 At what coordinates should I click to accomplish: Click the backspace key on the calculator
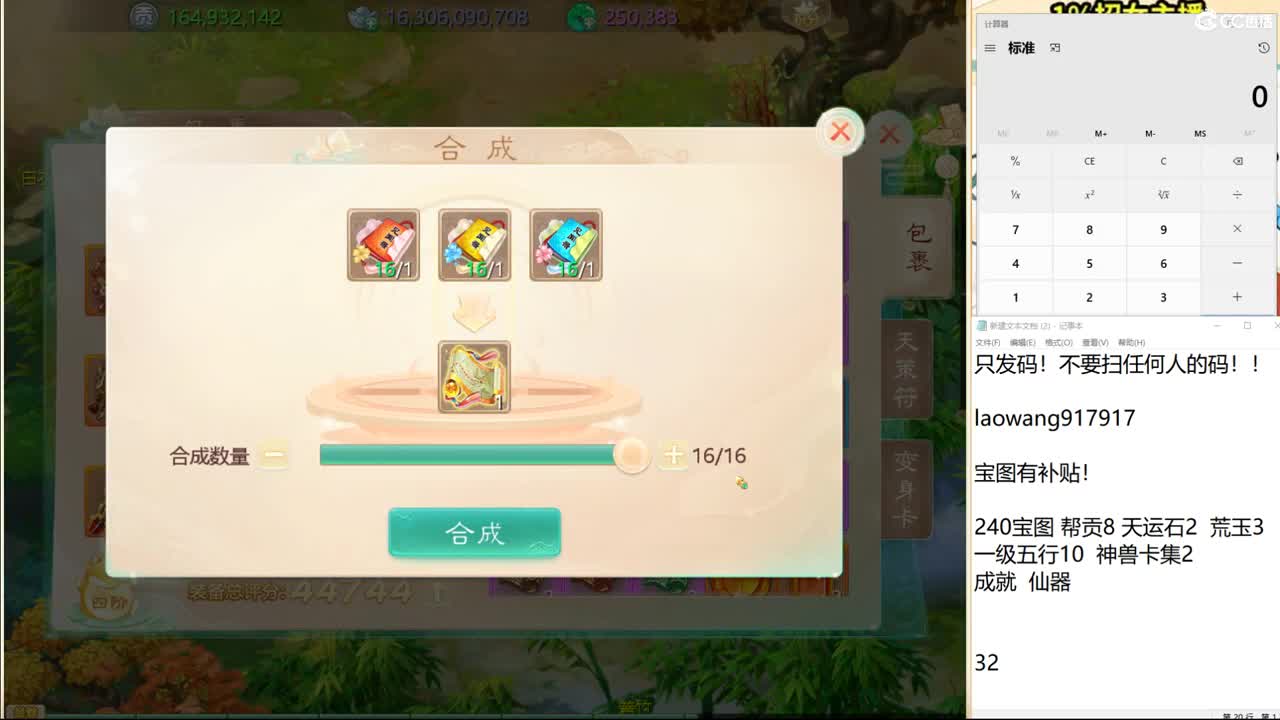click(1237, 161)
